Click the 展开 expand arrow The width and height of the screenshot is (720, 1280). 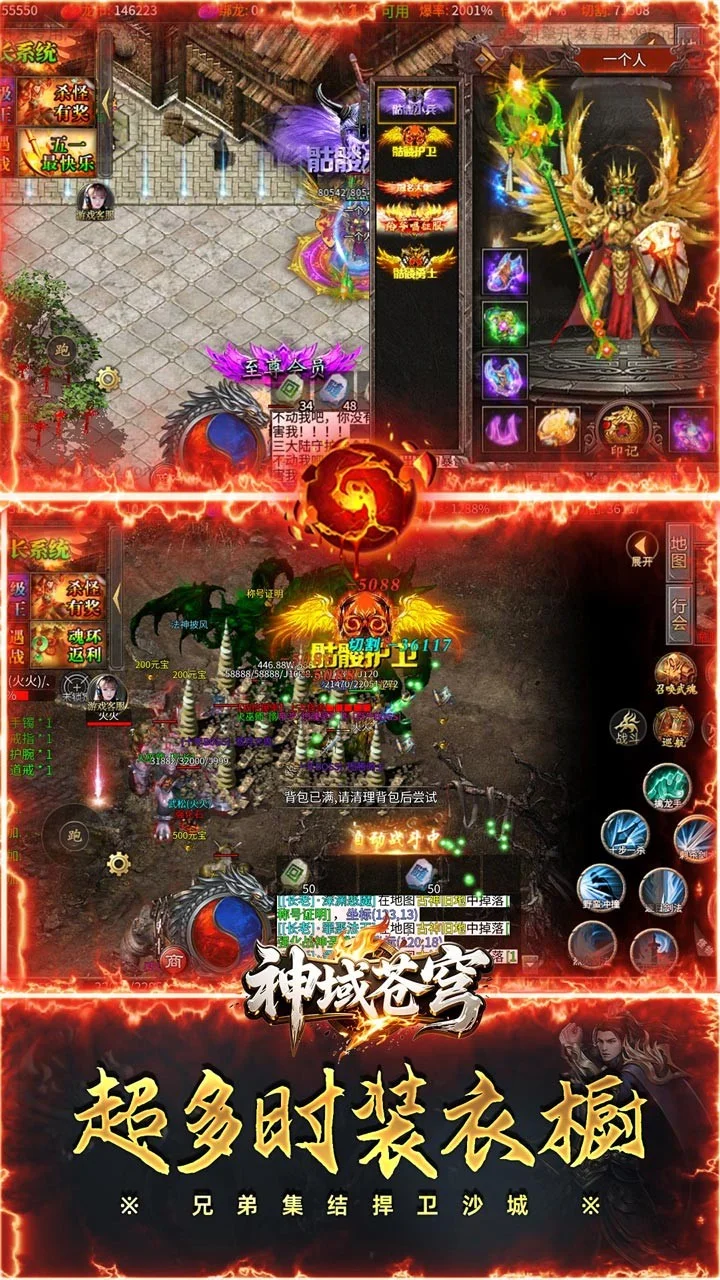coord(642,548)
